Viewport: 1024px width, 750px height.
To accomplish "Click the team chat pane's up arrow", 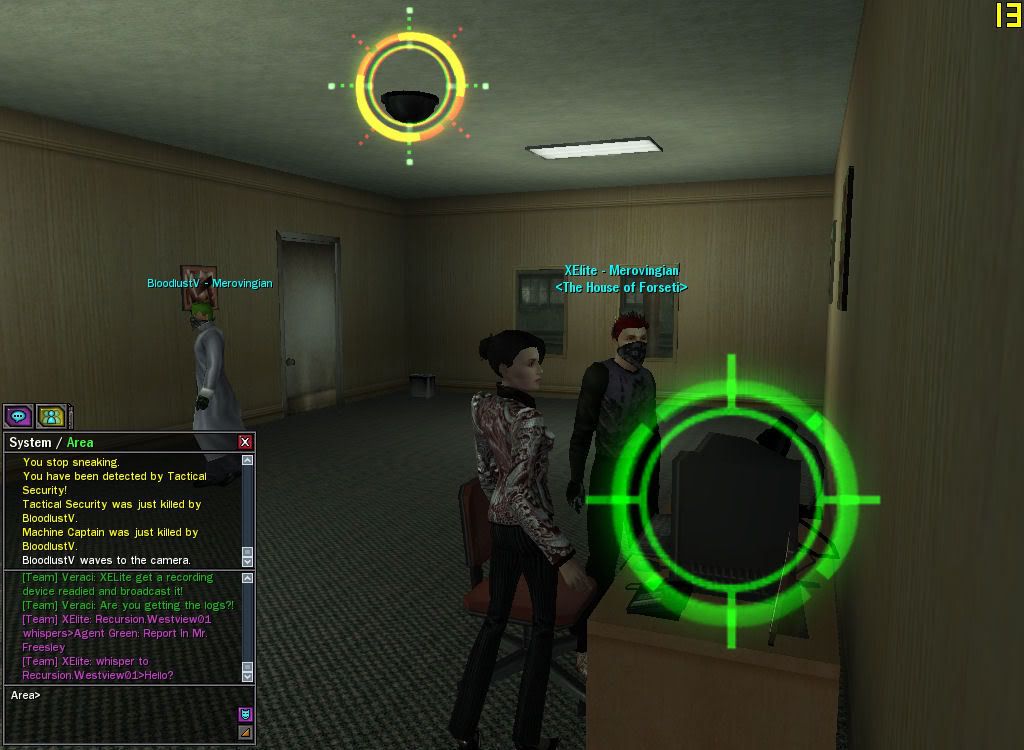I will [248, 578].
